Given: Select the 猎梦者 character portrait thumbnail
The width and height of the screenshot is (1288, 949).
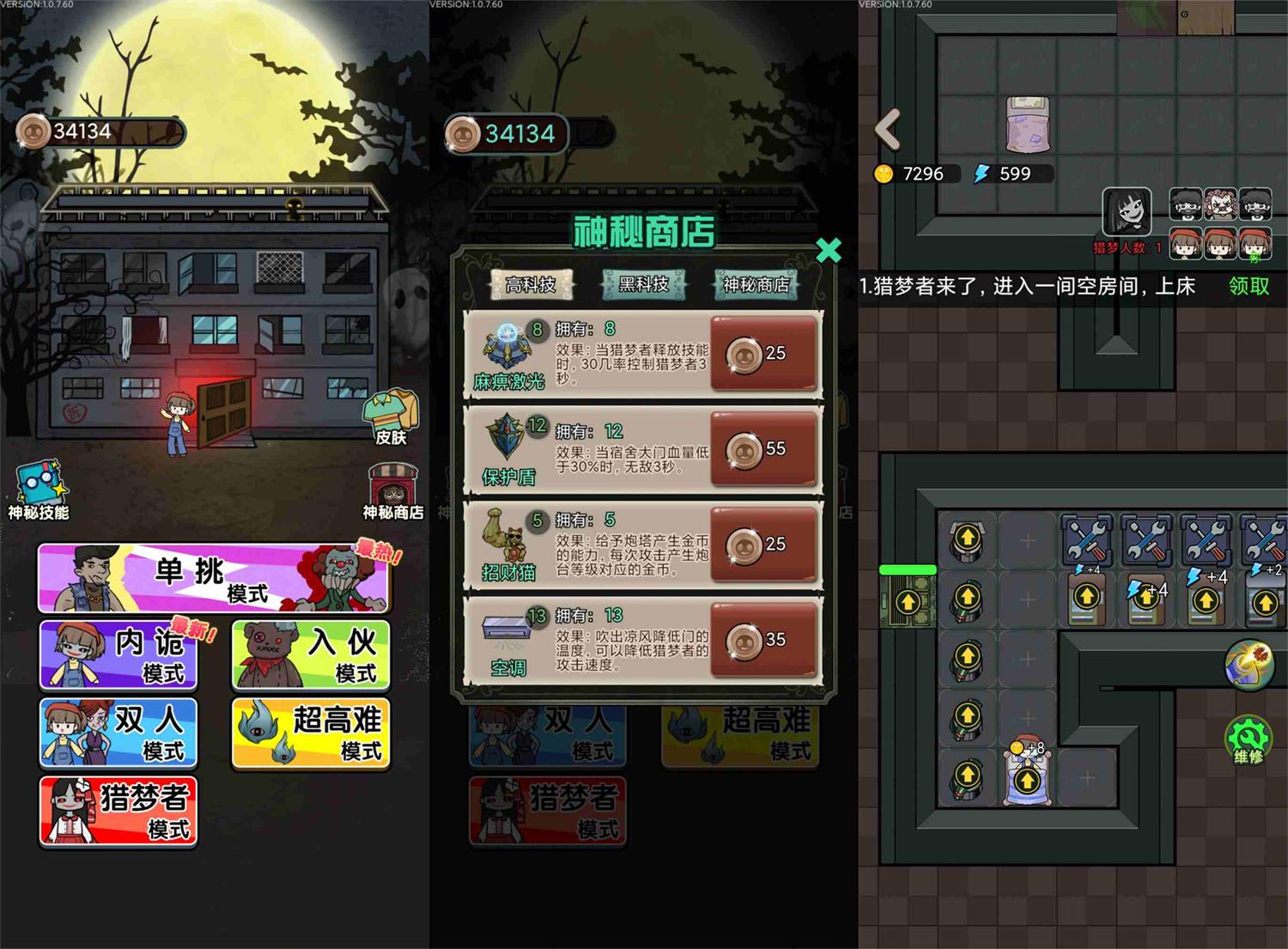Looking at the screenshot, I should coord(1128,212).
